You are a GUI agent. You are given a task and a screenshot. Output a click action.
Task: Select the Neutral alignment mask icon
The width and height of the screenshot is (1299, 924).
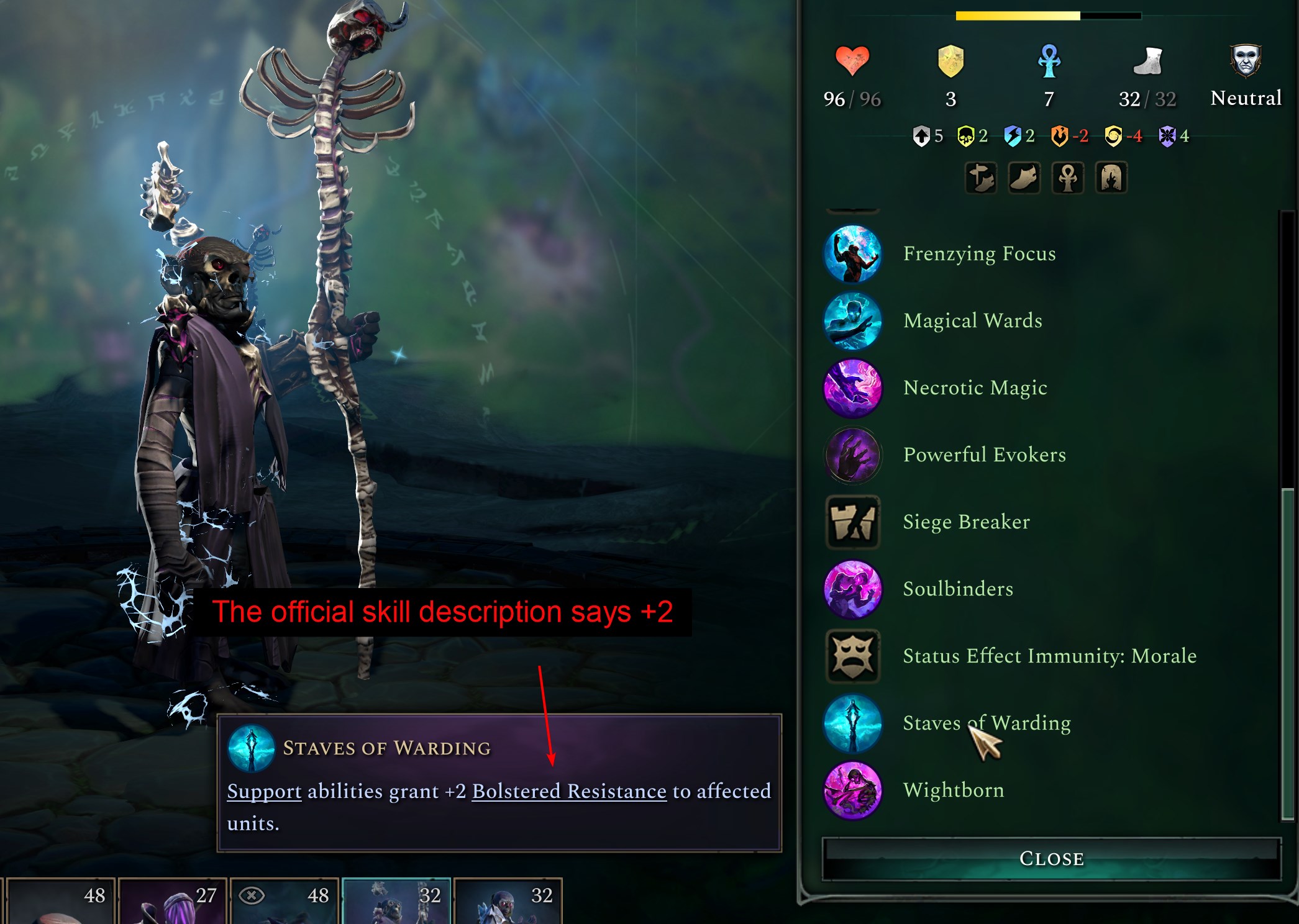[1244, 59]
